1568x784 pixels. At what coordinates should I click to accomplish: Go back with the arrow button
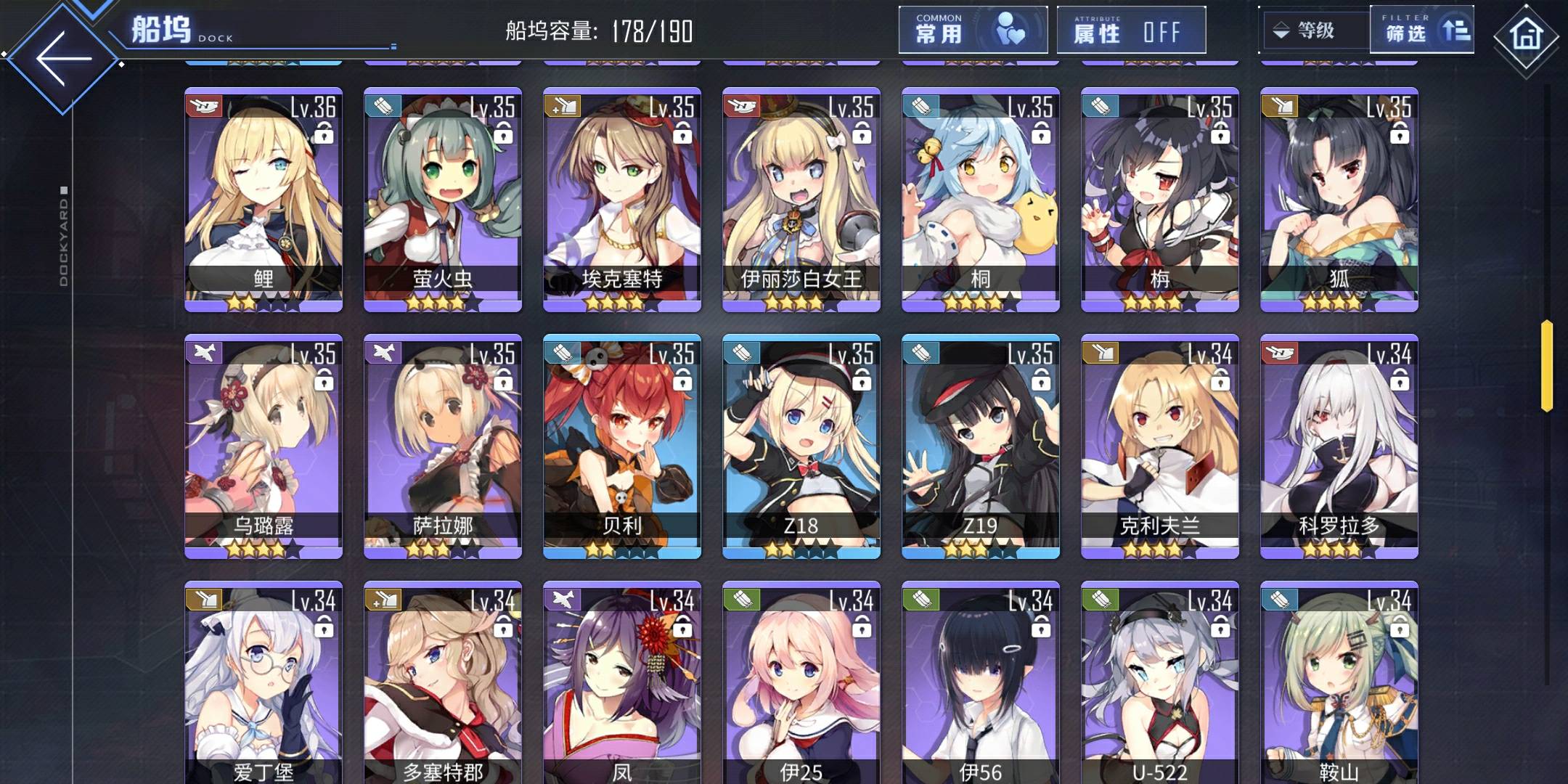pos(63,58)
